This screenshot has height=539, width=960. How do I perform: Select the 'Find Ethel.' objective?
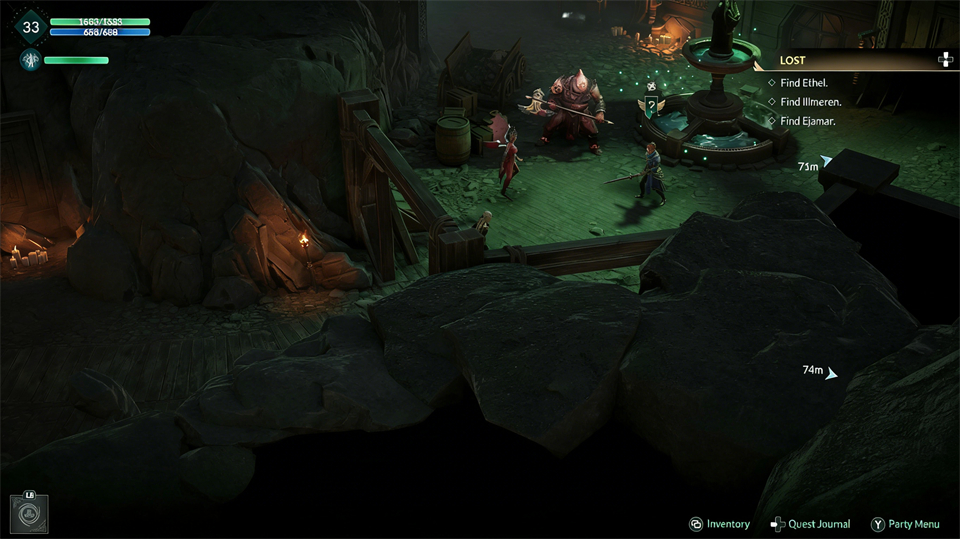coord(803,83)
